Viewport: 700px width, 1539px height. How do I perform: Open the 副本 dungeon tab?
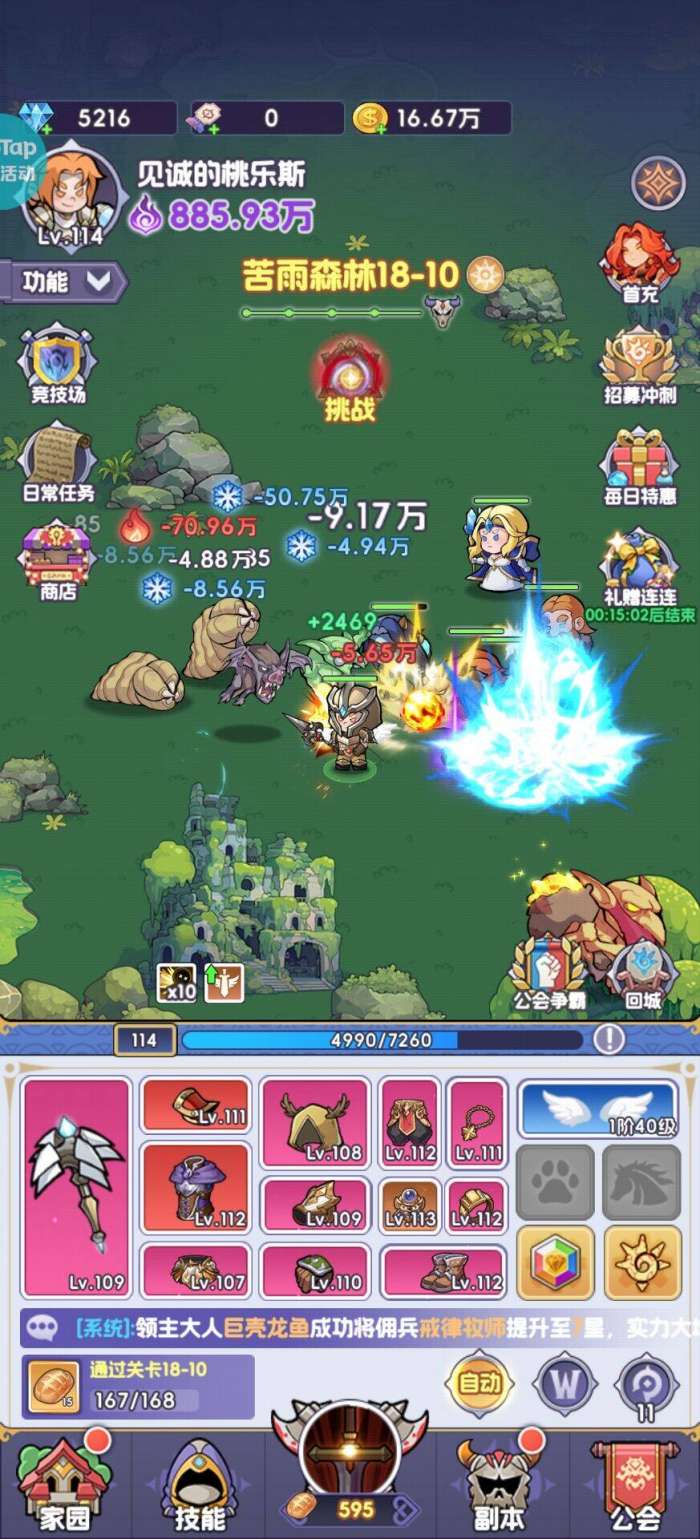[x=497, y=1484]
